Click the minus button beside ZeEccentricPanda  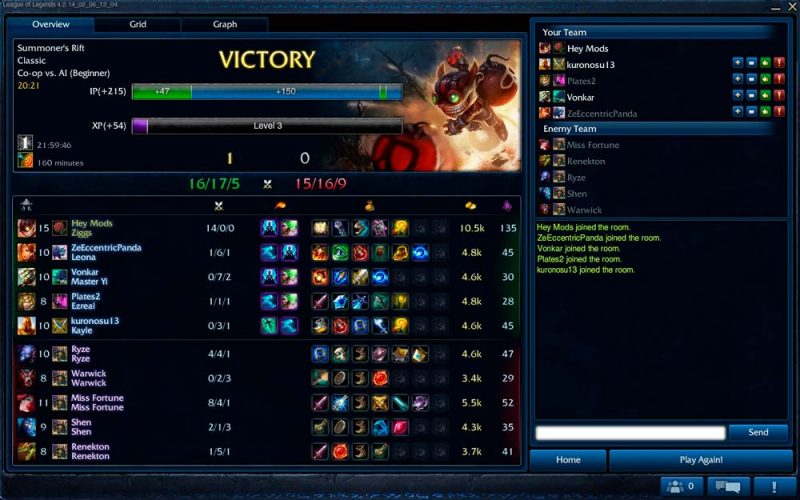[x=751, y=113]
